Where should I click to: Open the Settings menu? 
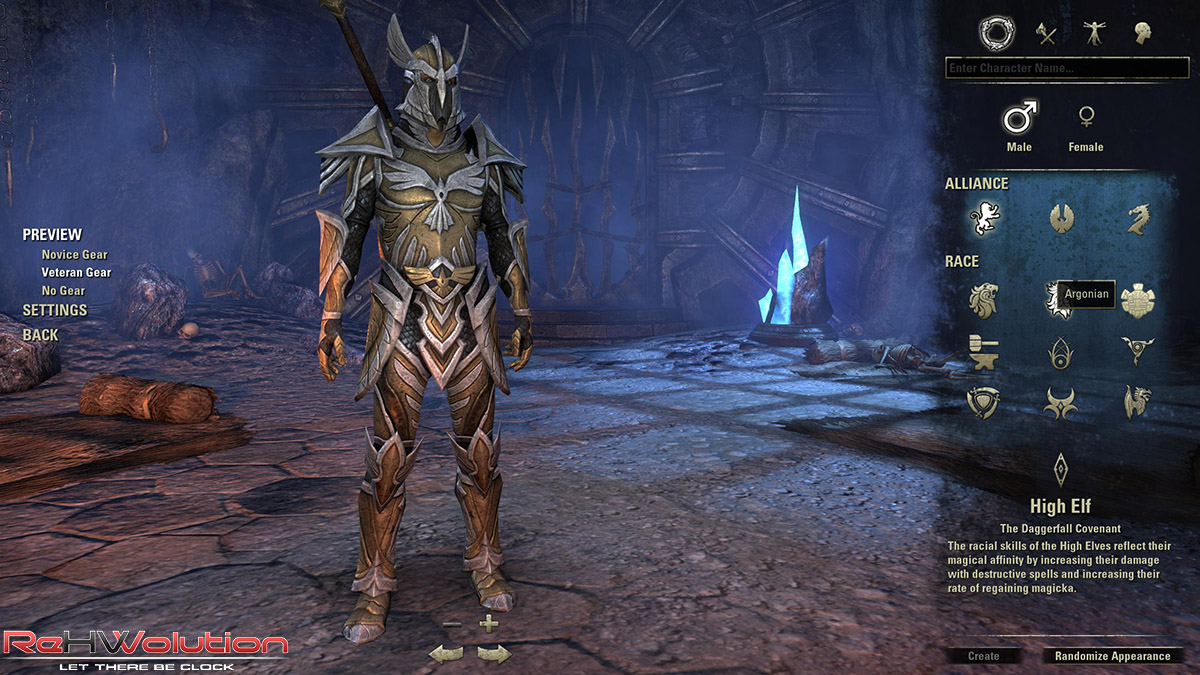click(x=55, y=310)
